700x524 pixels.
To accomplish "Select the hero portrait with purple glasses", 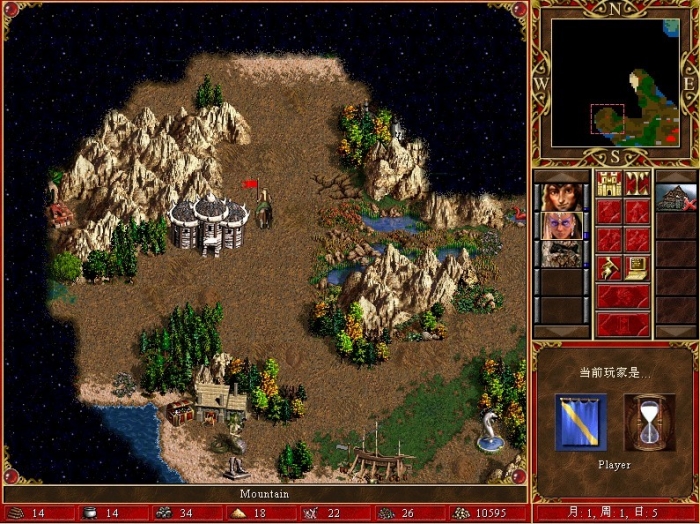I will pyautogui.click(x=562, y=225).
